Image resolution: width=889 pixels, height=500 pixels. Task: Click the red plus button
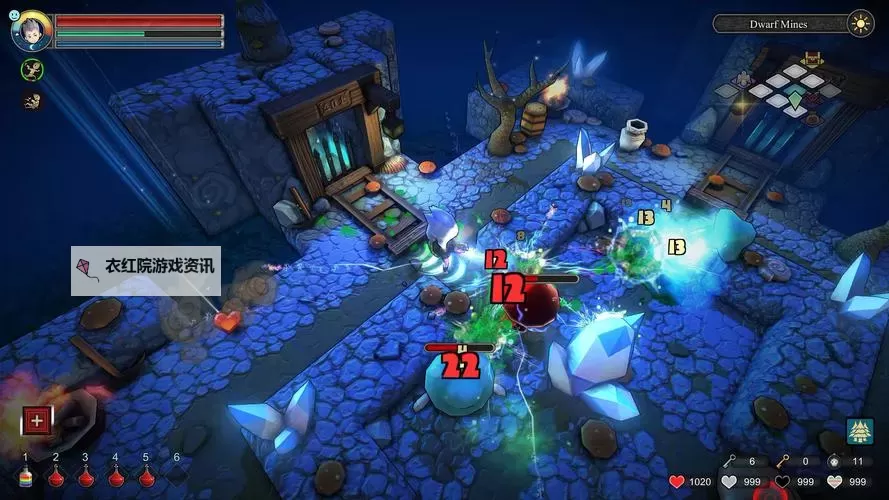click(x=37, y=421)
